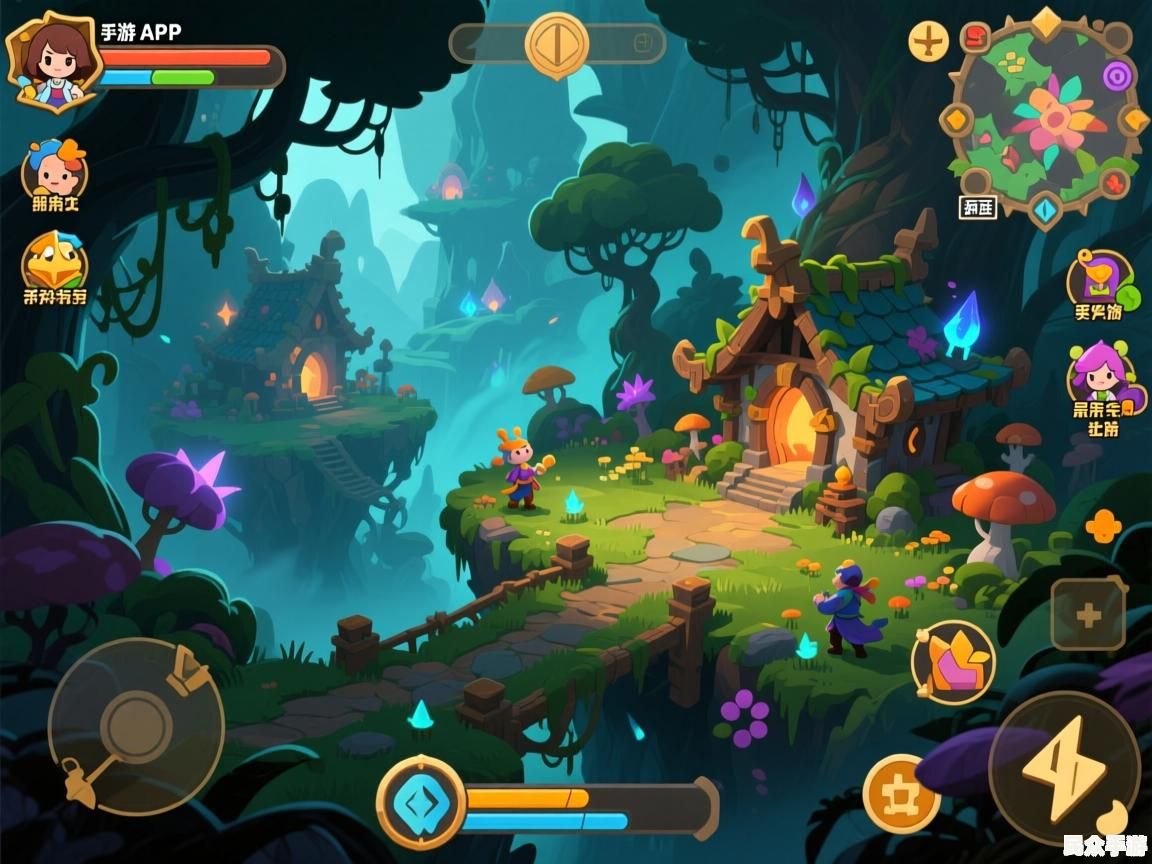Click the gold shield emblem at top center
Image resolution: width=1152 pixels, height=864 pixels.
point(557,45)
